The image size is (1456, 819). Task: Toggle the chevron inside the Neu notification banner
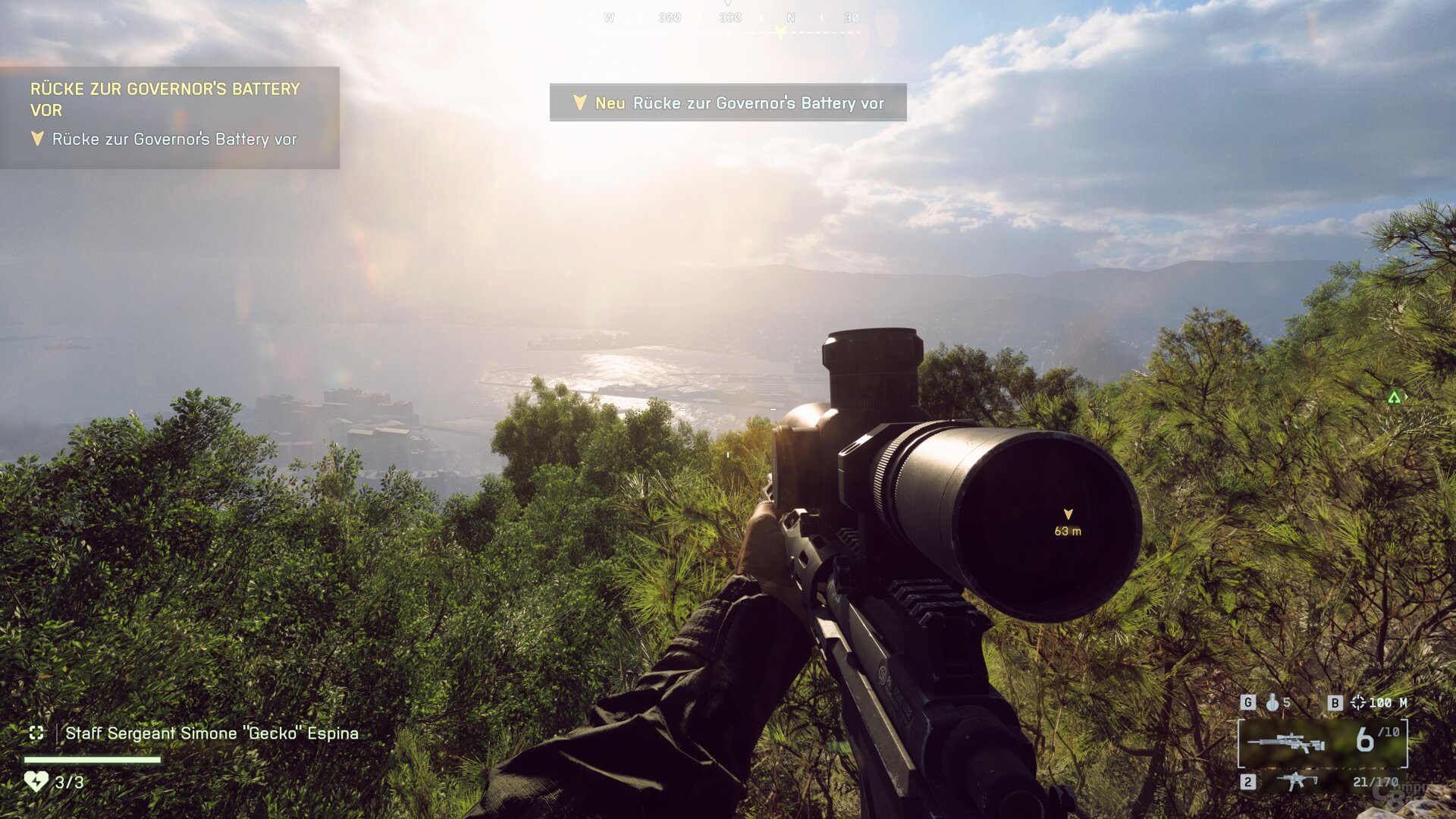[x=579, y=102]
